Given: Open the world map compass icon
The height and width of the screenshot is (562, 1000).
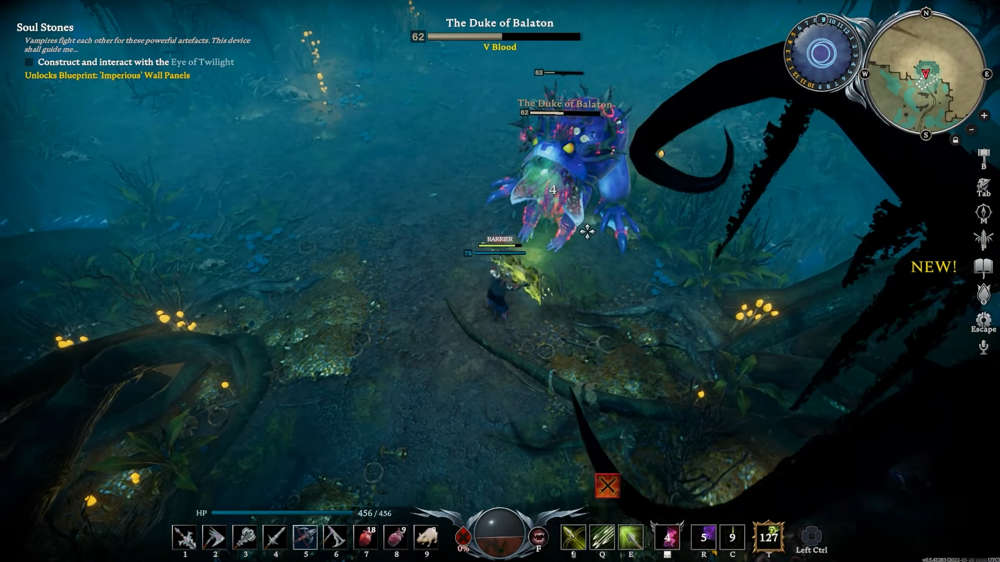Looking at the screenshot, I should tap(983, 213).
